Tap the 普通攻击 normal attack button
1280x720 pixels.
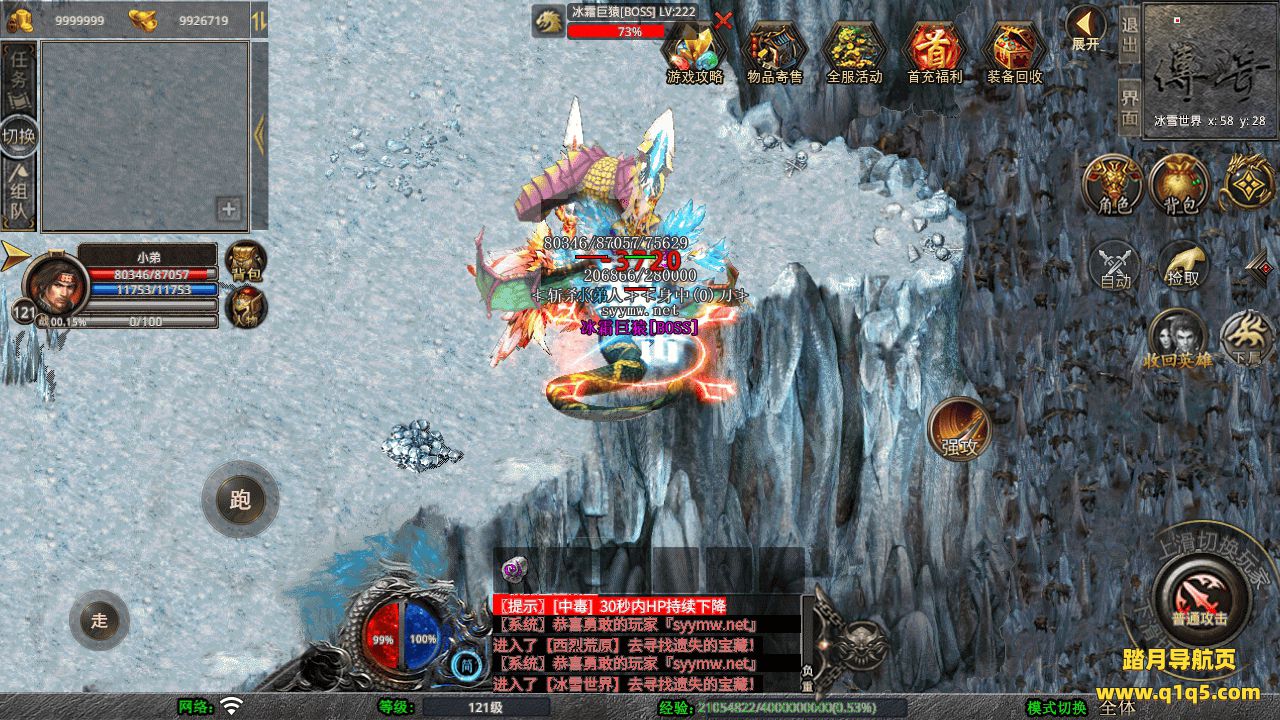(x=1199, y=596)
